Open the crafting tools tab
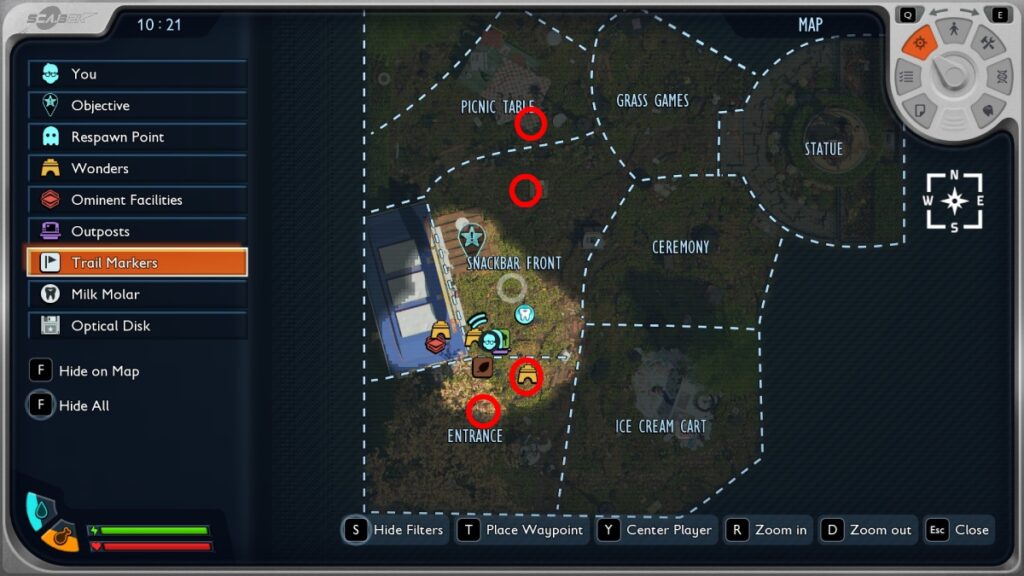1024x576 pixels. click(988, 43)
